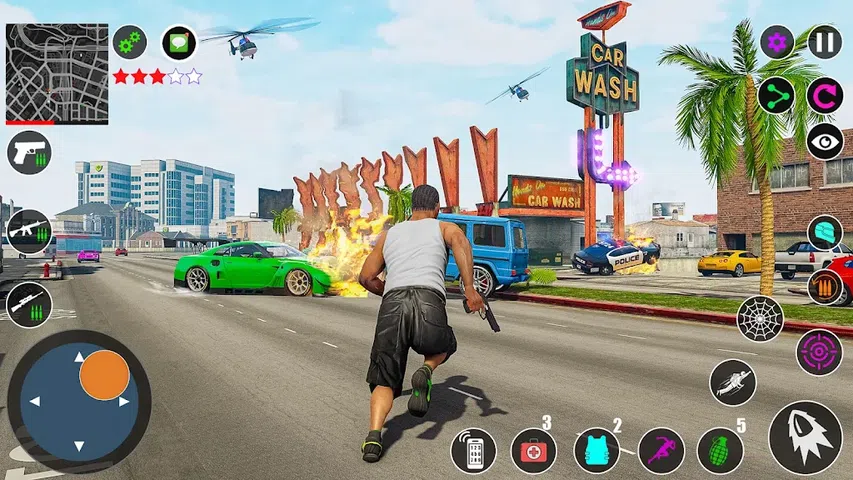Trigger the flying hero ability
The width and height of the screenshot is (853, 480).
[733, 382]
